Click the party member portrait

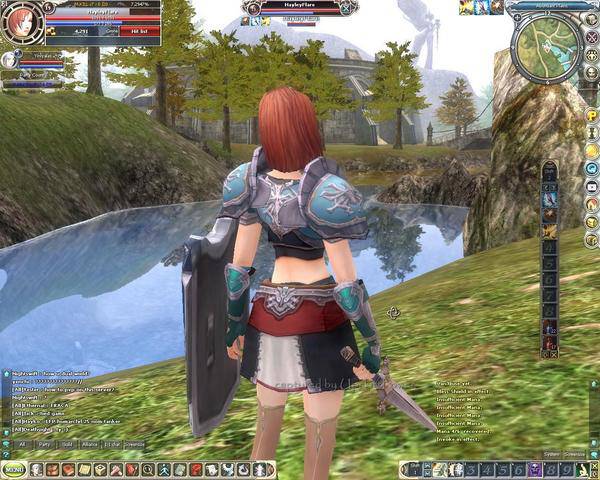(10, 60)
